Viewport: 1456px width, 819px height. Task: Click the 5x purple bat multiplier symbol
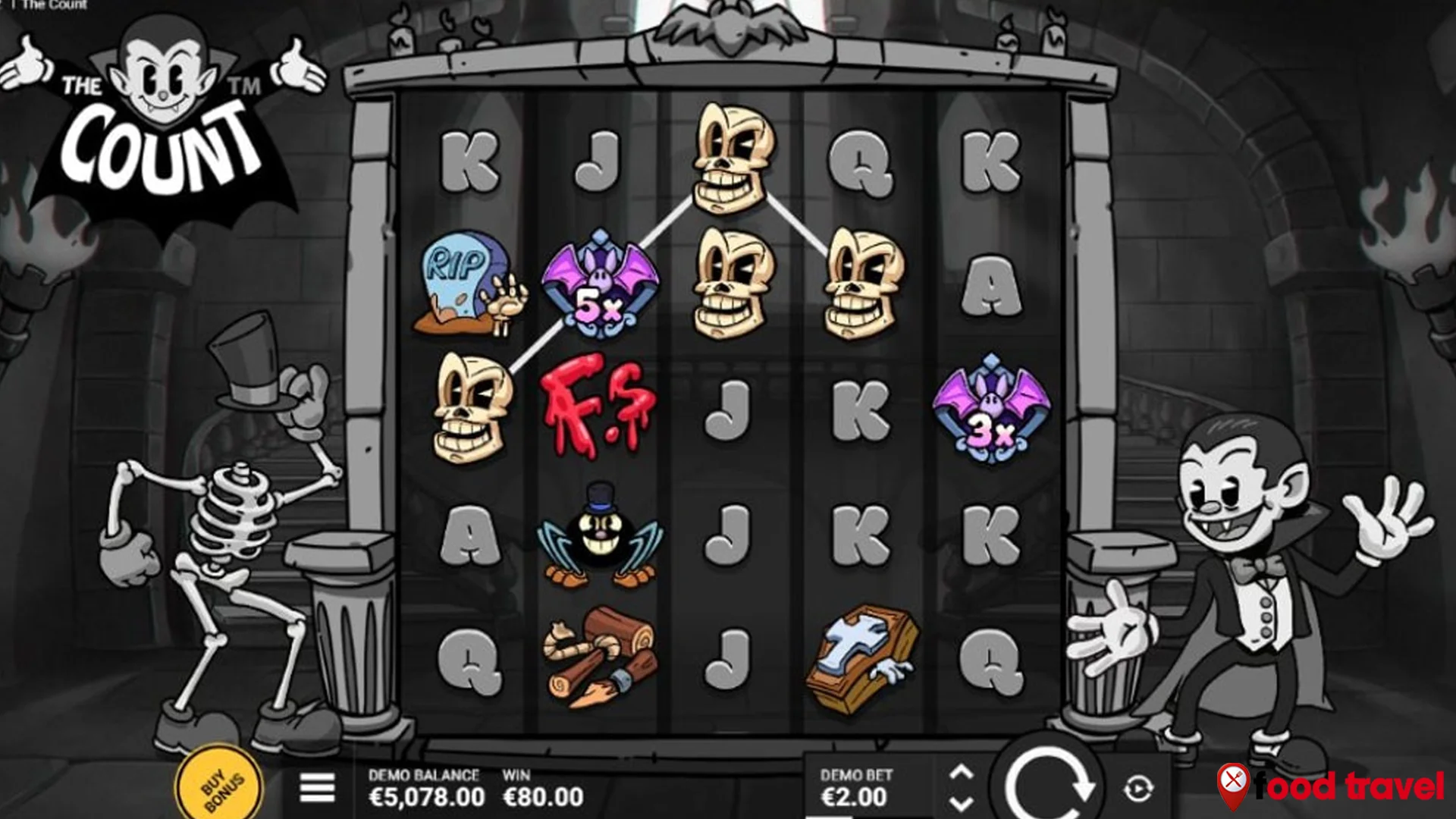click(599, 288)
